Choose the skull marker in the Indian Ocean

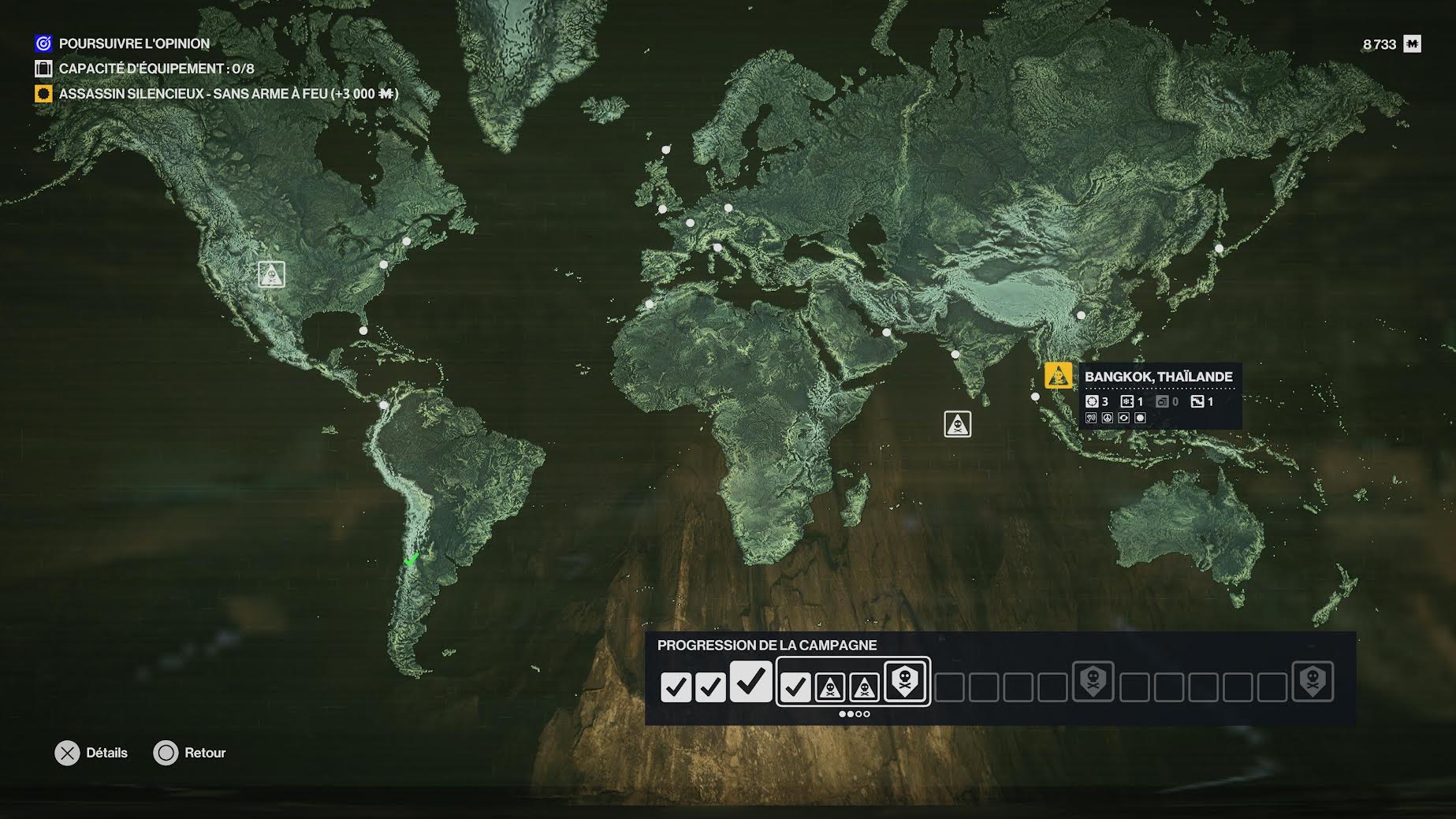957,424
